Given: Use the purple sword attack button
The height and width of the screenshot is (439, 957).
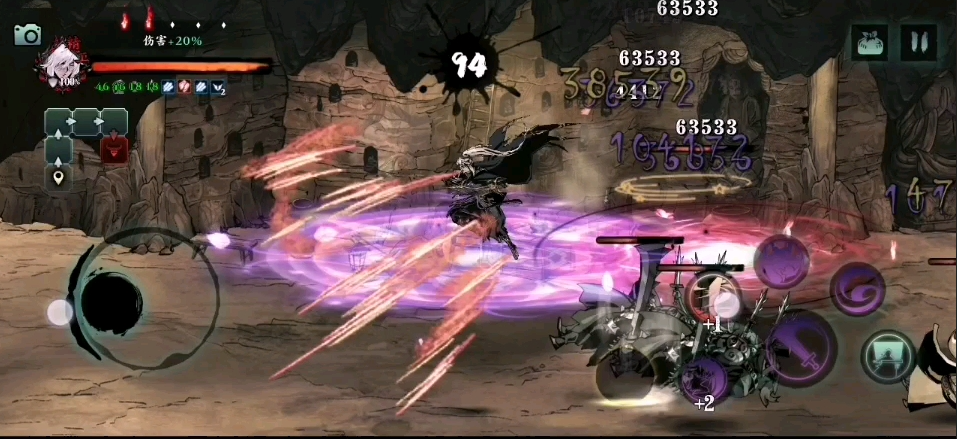Looking at the screenshot, I should 800,349.
